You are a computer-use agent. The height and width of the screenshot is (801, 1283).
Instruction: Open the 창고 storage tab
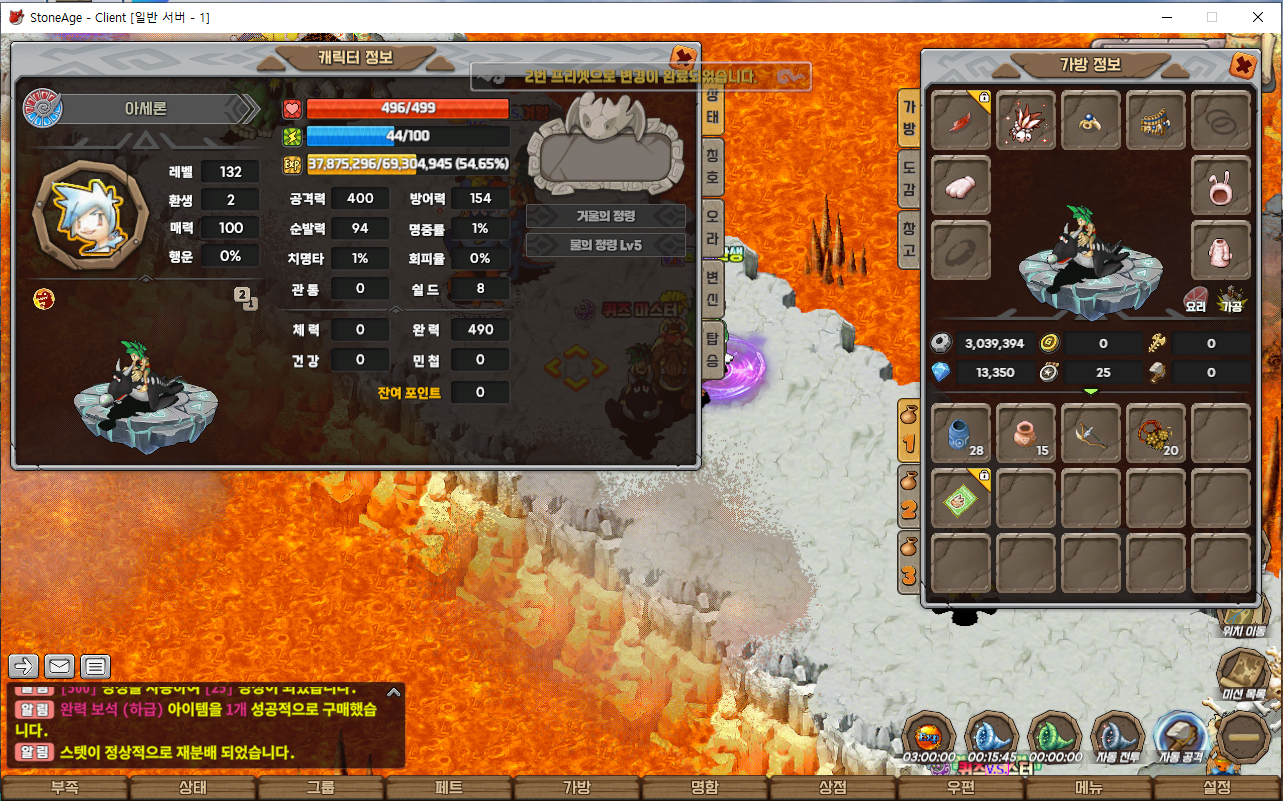click(x=909, y=240)
